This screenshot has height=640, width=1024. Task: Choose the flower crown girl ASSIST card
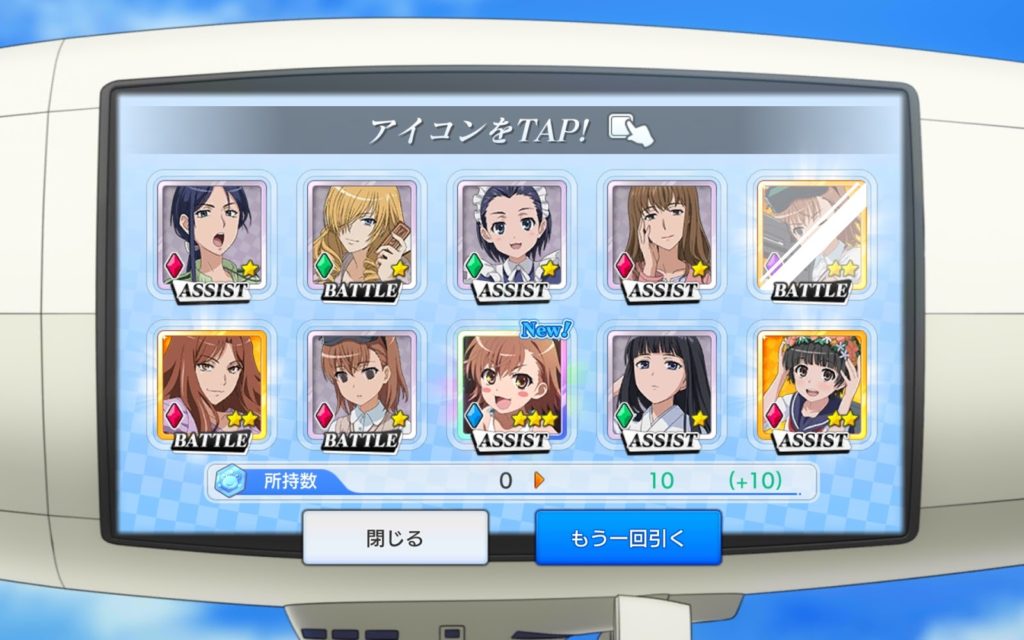(812, 387)
